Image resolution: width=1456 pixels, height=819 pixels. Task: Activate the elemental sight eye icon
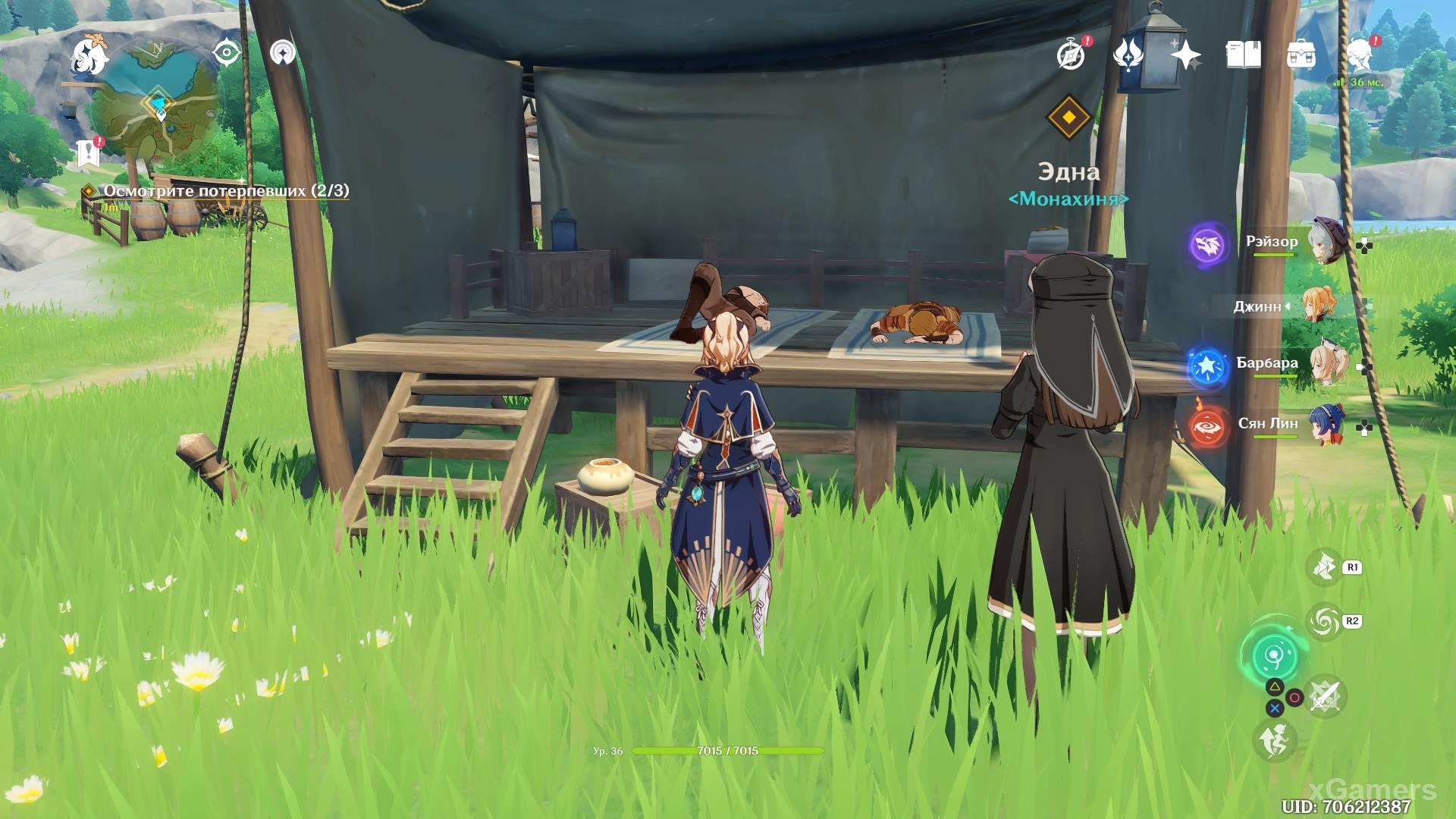[226, 54]
